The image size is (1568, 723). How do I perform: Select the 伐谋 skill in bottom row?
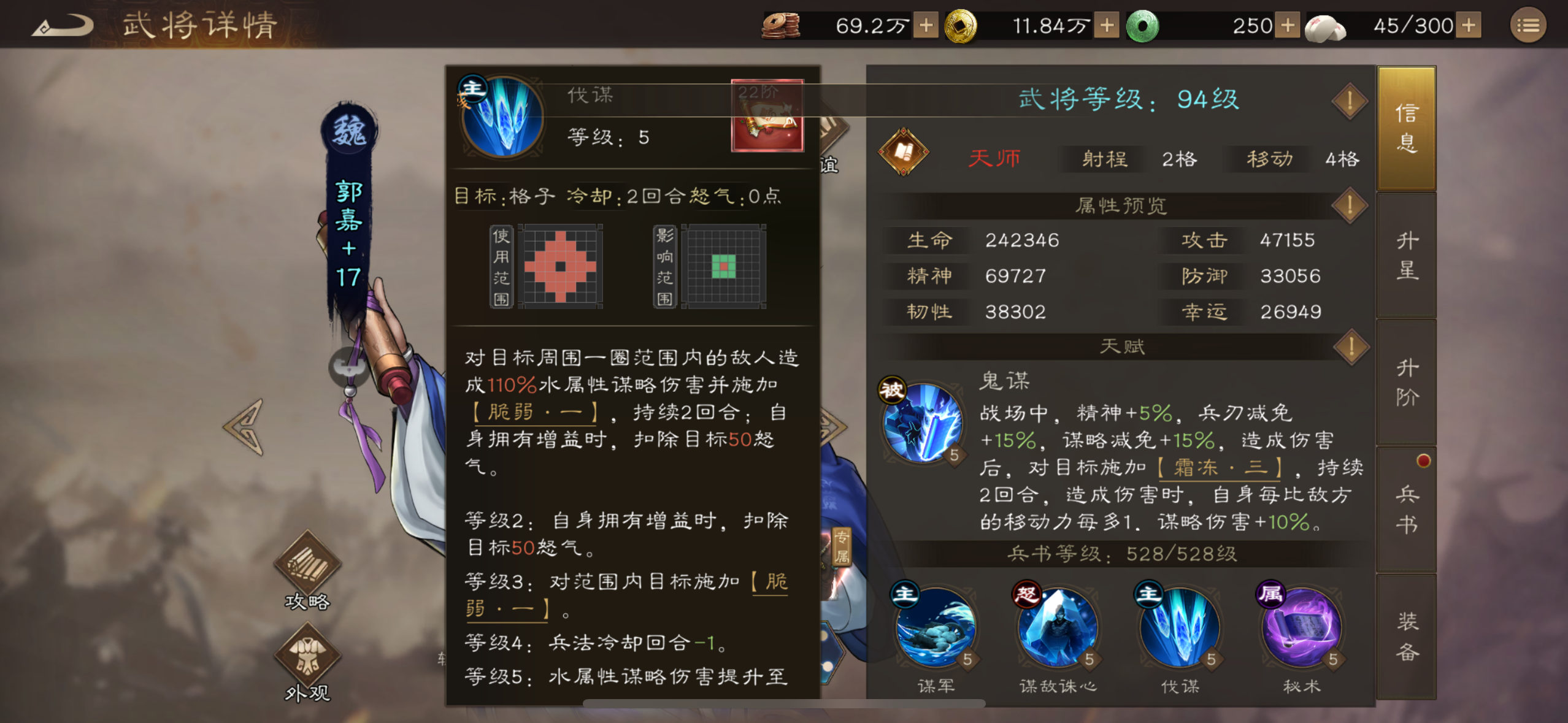pyautogui.click(x=1179, y=629)
